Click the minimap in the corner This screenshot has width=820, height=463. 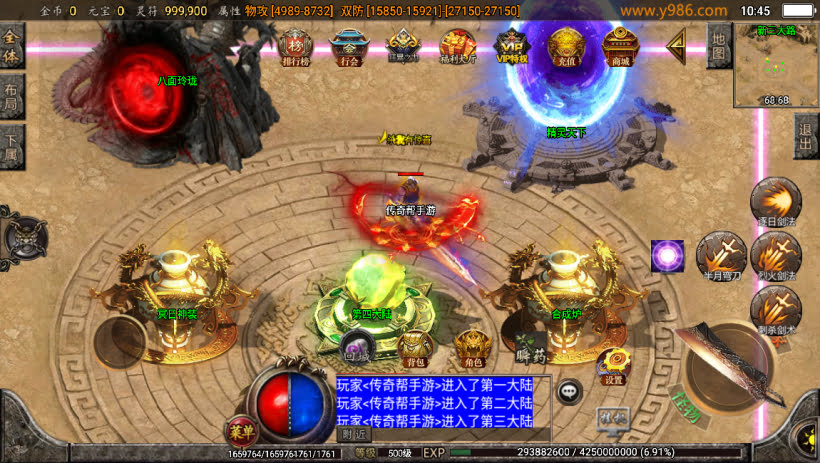point(776,65)
